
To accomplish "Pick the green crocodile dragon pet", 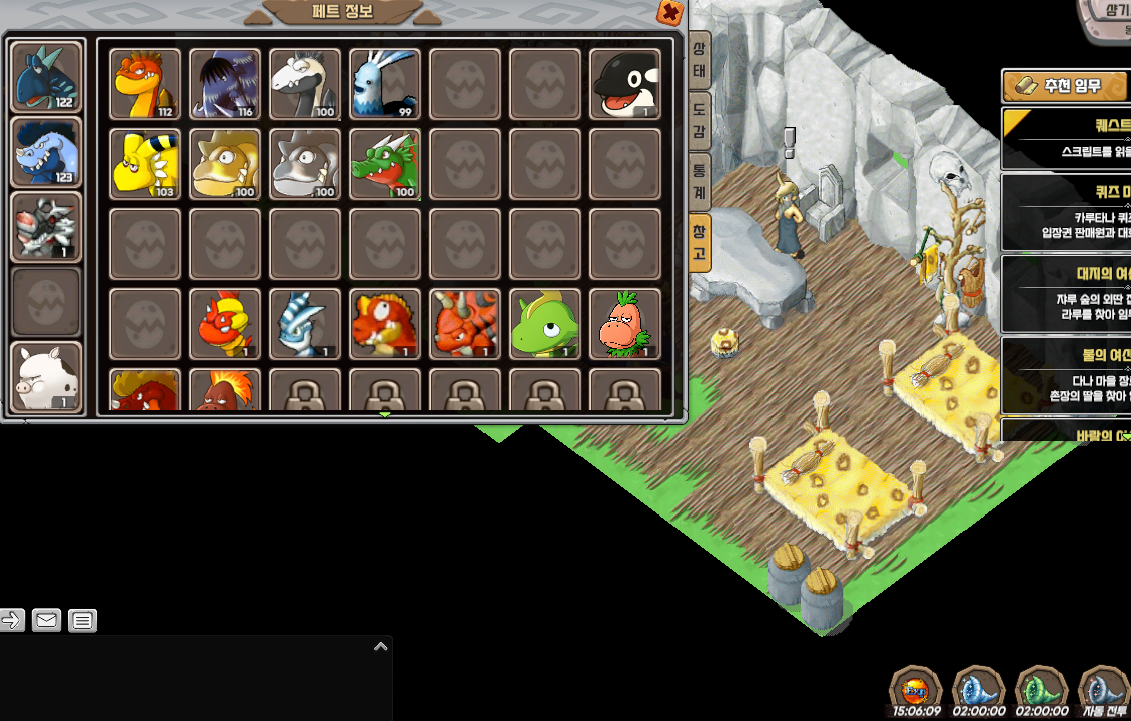I will coord(385,164).
